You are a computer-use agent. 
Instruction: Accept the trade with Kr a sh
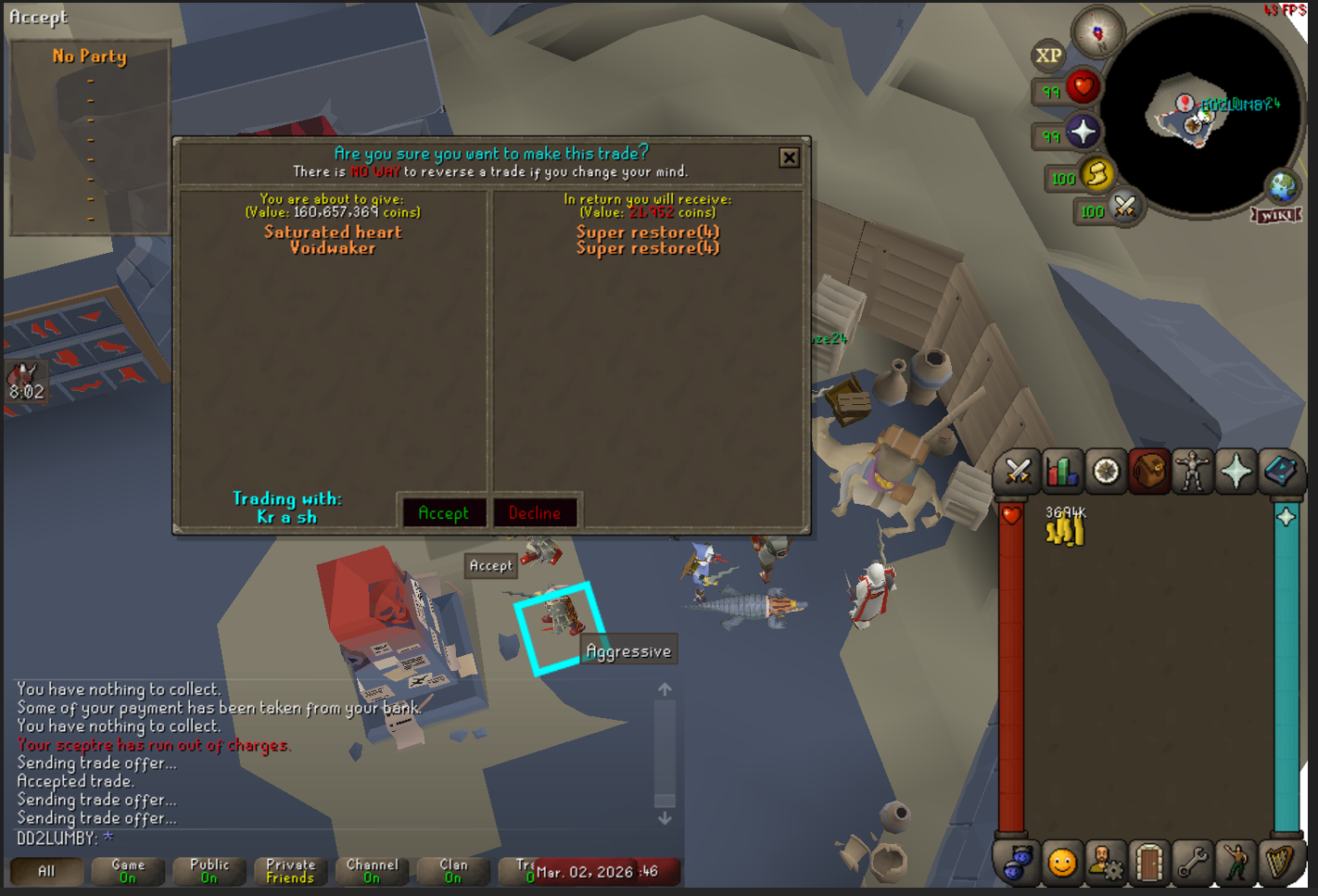443,512
